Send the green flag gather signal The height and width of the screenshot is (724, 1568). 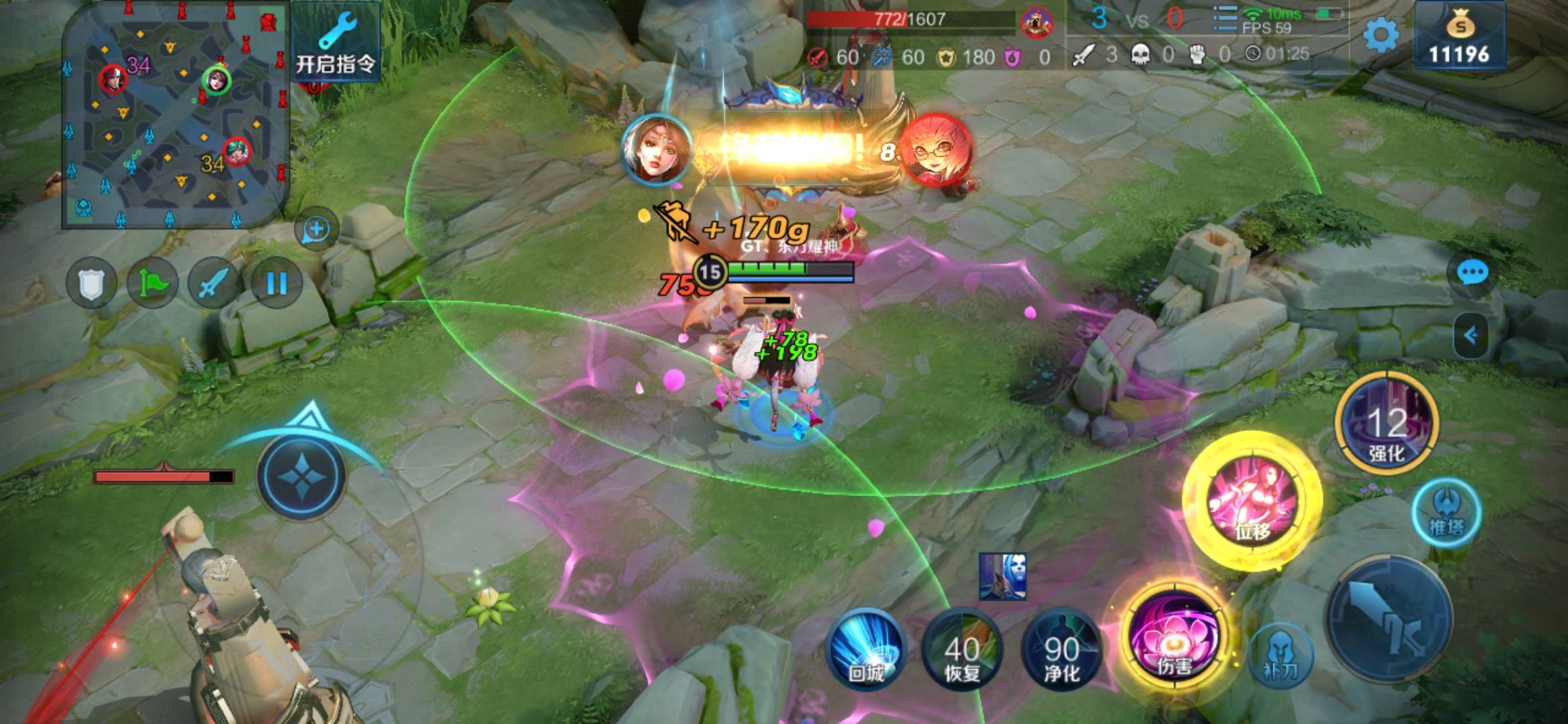[152, 284]
